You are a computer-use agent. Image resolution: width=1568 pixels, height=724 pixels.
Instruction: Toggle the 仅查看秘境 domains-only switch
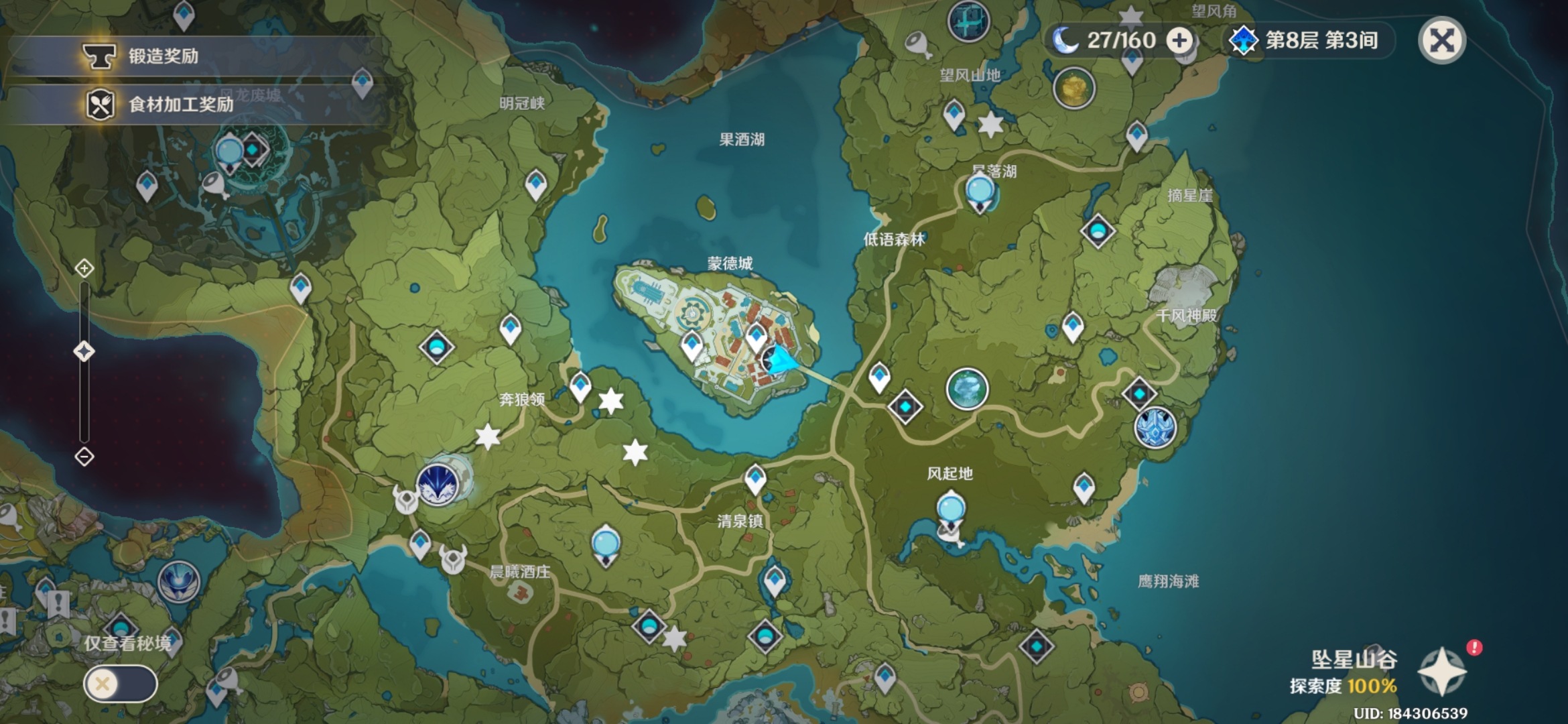click(x=121, y=684)
